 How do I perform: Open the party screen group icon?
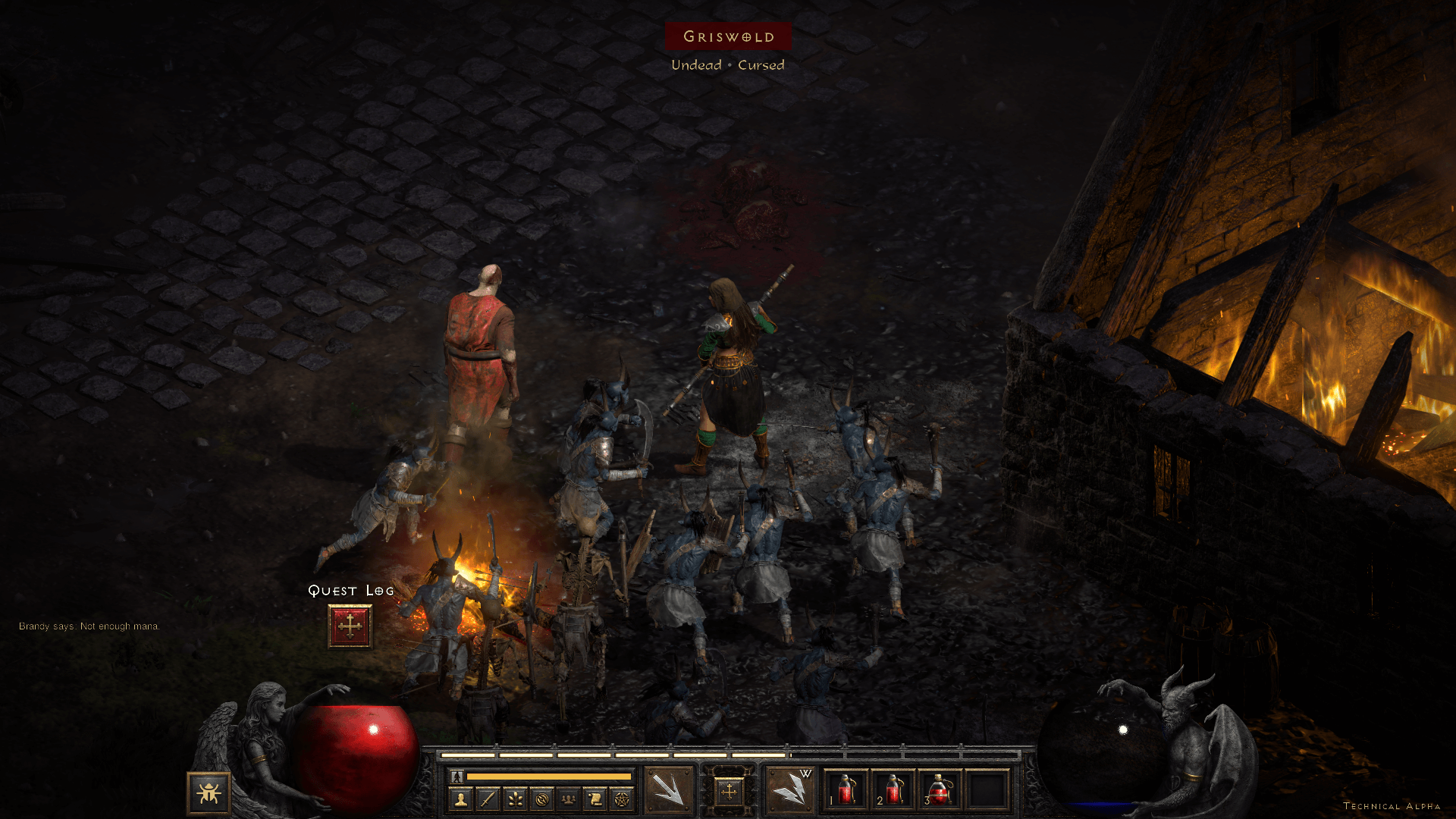(568, 799)
